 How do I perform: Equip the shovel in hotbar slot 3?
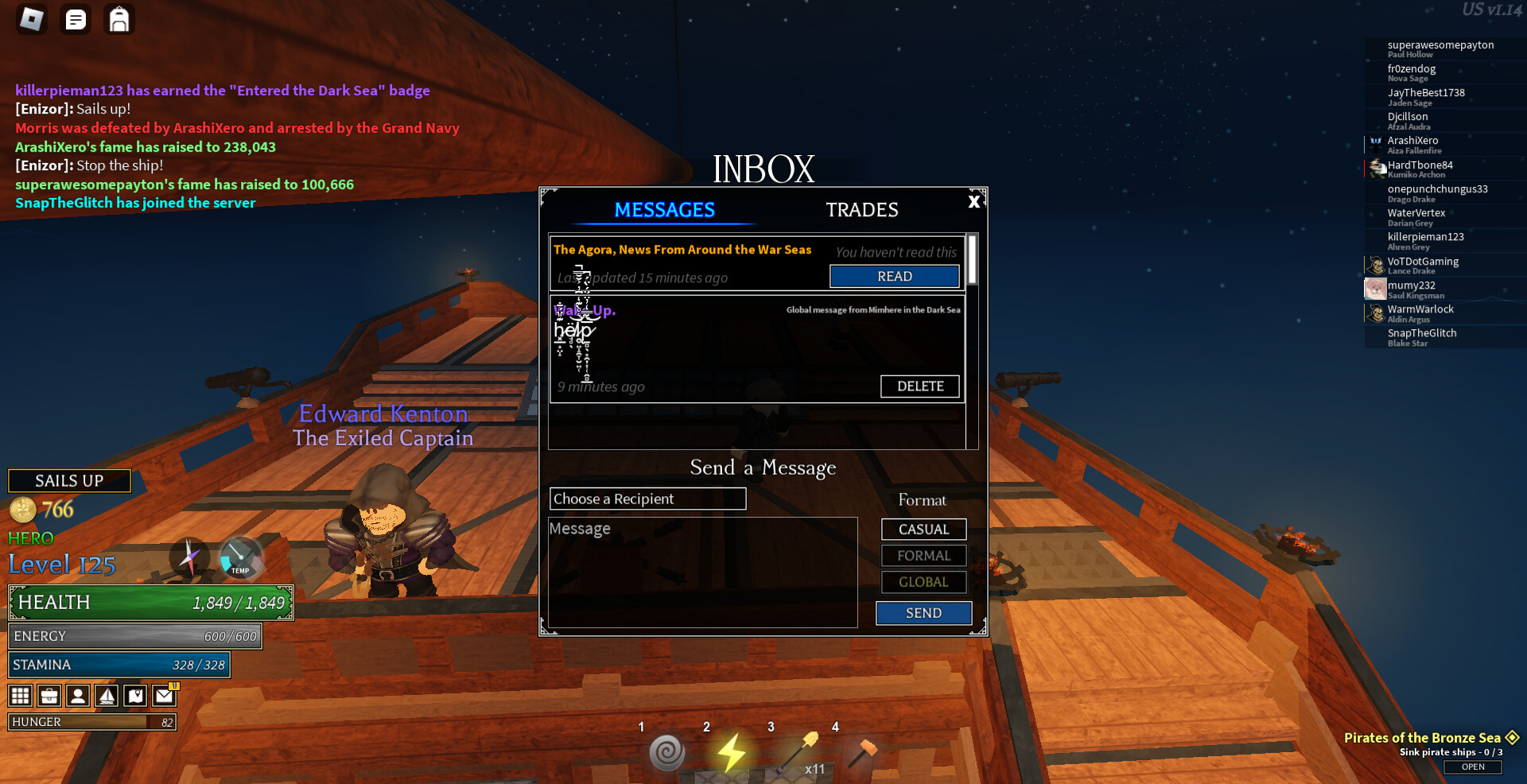coord(798,752)
